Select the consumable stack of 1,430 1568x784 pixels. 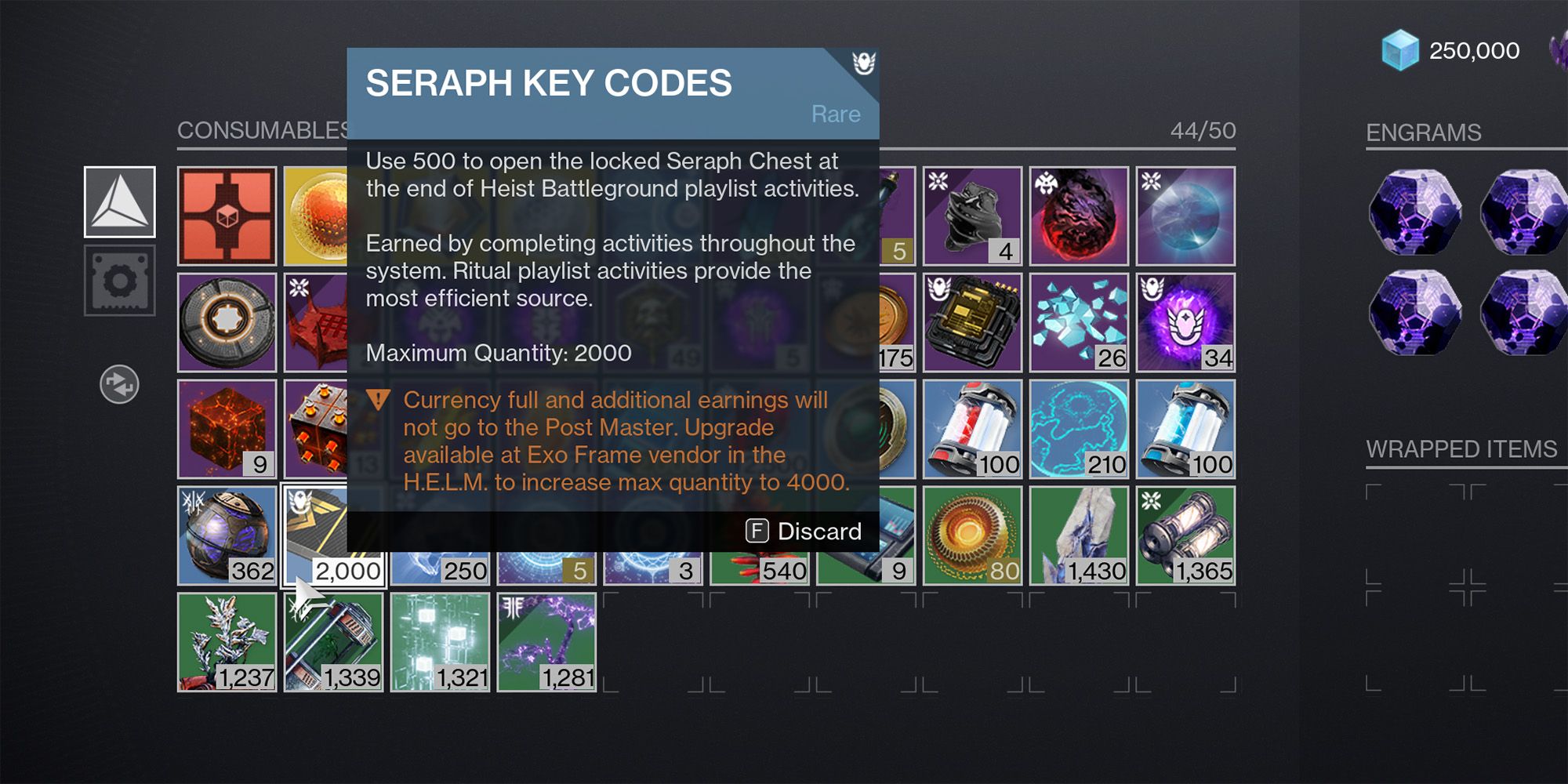coord(1080,537)
